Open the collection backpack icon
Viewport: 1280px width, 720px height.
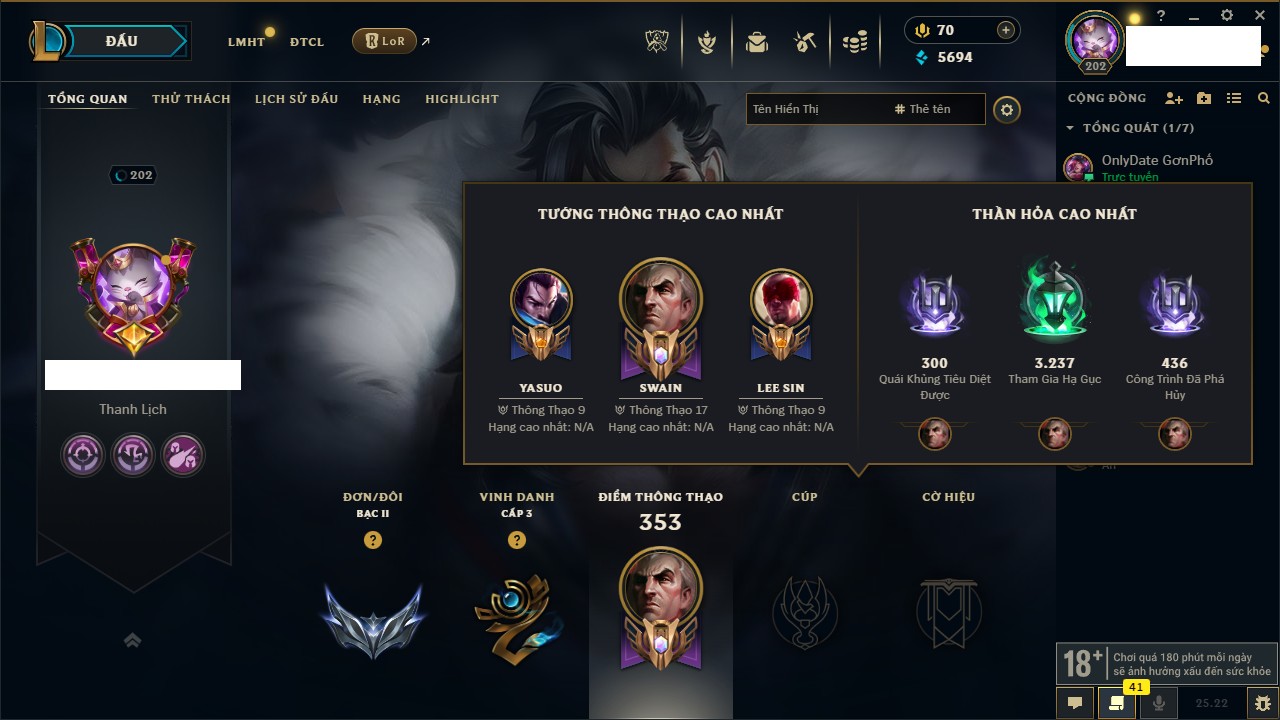(x=756, y=42)
